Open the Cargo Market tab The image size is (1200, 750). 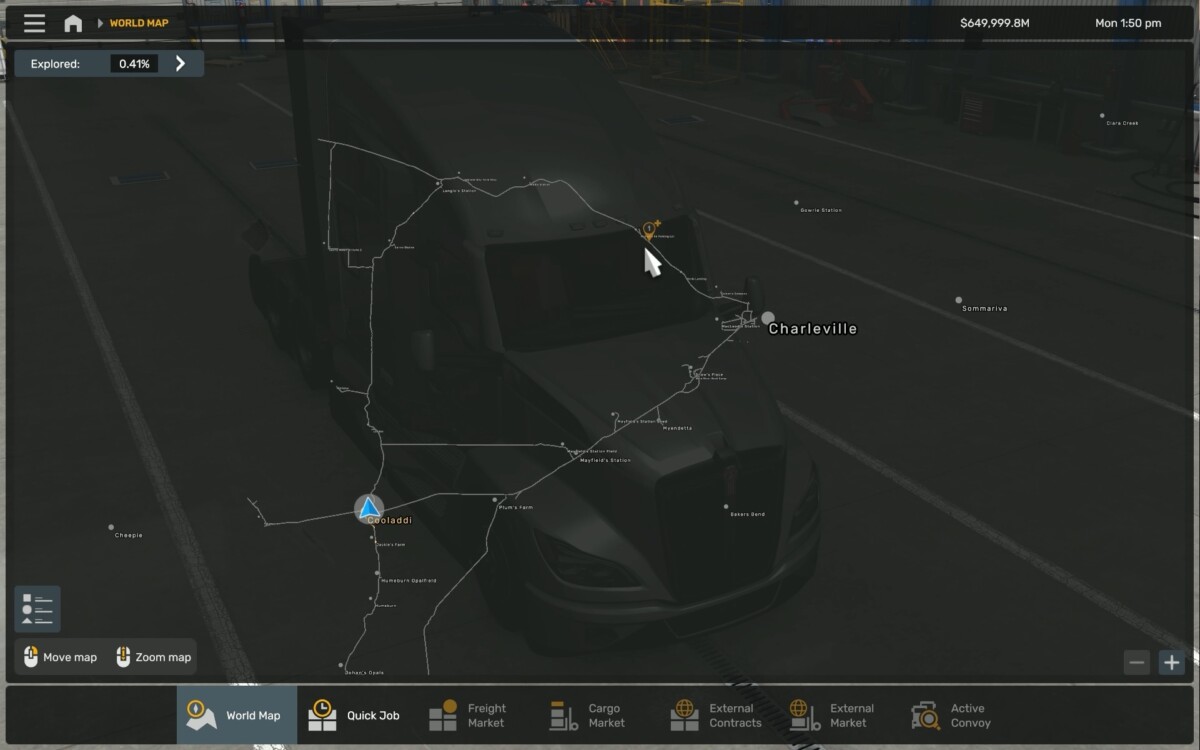click(588, 715)
